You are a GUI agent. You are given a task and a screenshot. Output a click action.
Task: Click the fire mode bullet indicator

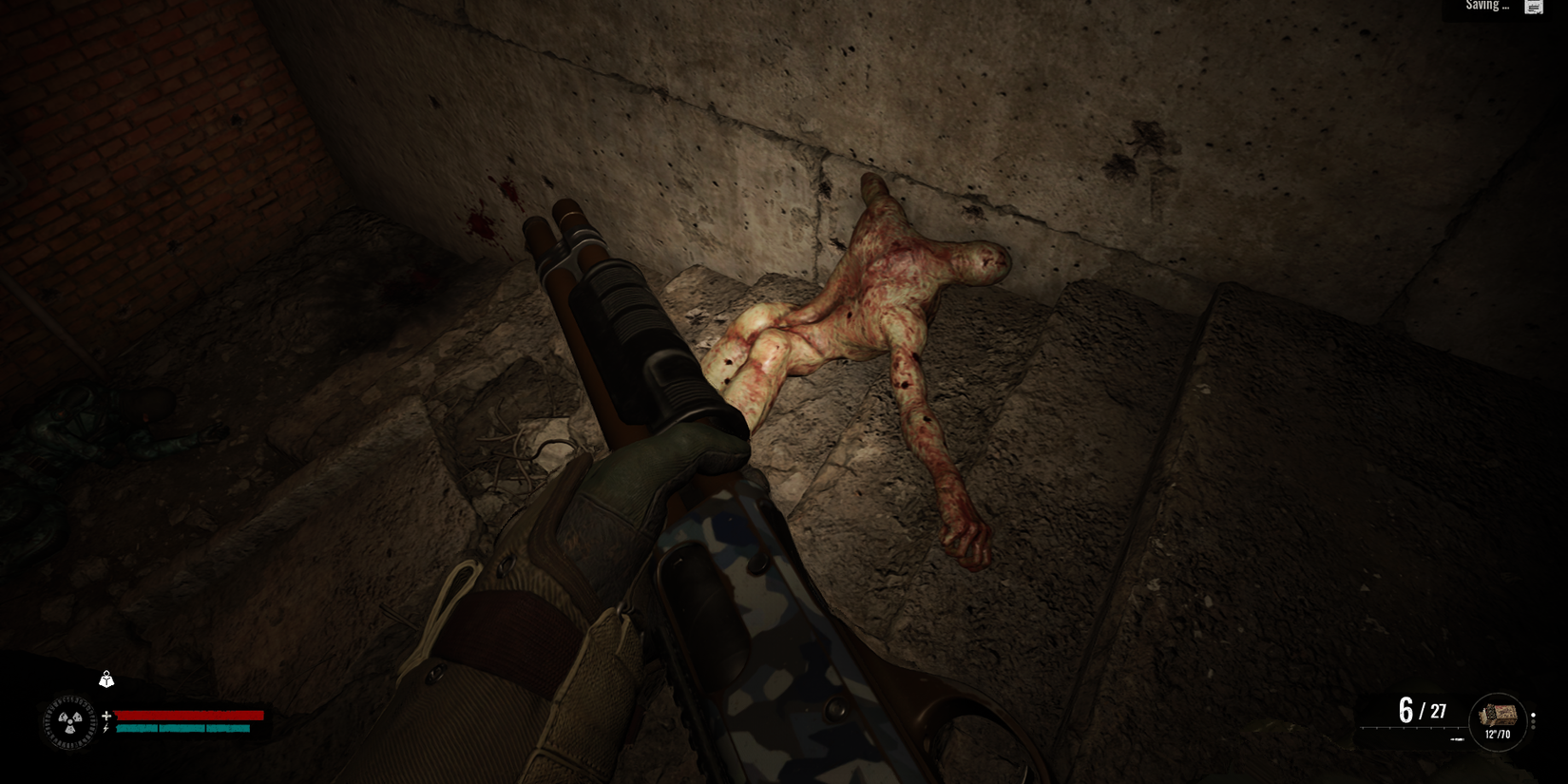click(x=1533, y=715)
